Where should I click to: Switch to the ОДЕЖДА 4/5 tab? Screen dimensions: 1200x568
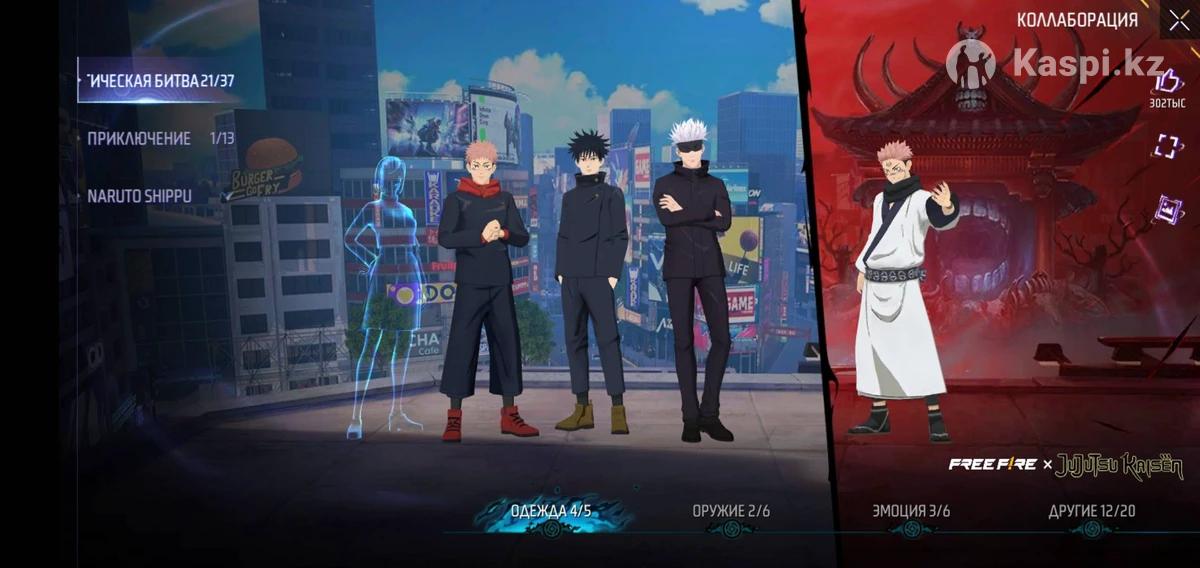[551, 512]
